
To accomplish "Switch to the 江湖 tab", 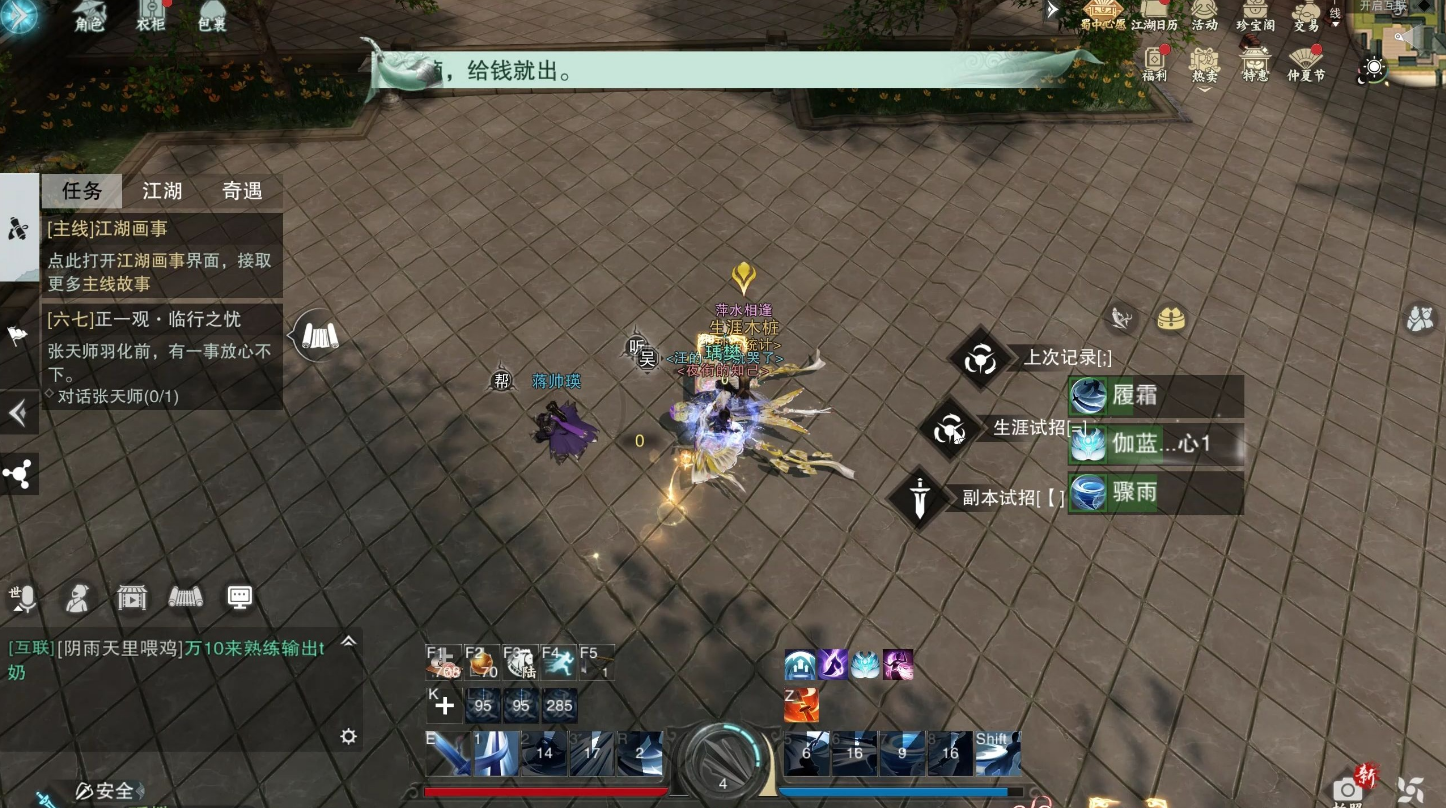I will [x=162, y=191].
